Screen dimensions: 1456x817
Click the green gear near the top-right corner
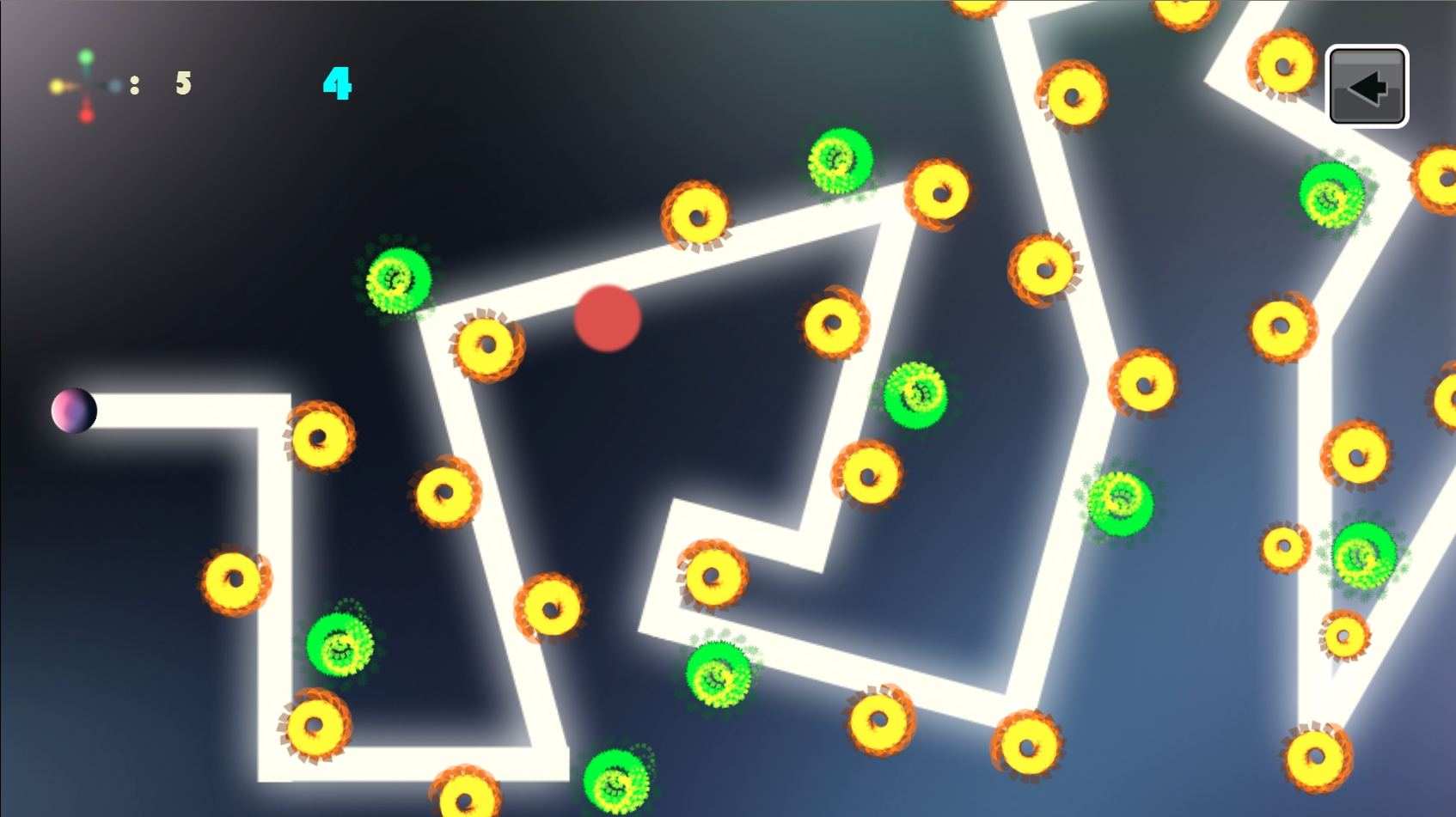pyautogui.click(x=1331, y=196)
